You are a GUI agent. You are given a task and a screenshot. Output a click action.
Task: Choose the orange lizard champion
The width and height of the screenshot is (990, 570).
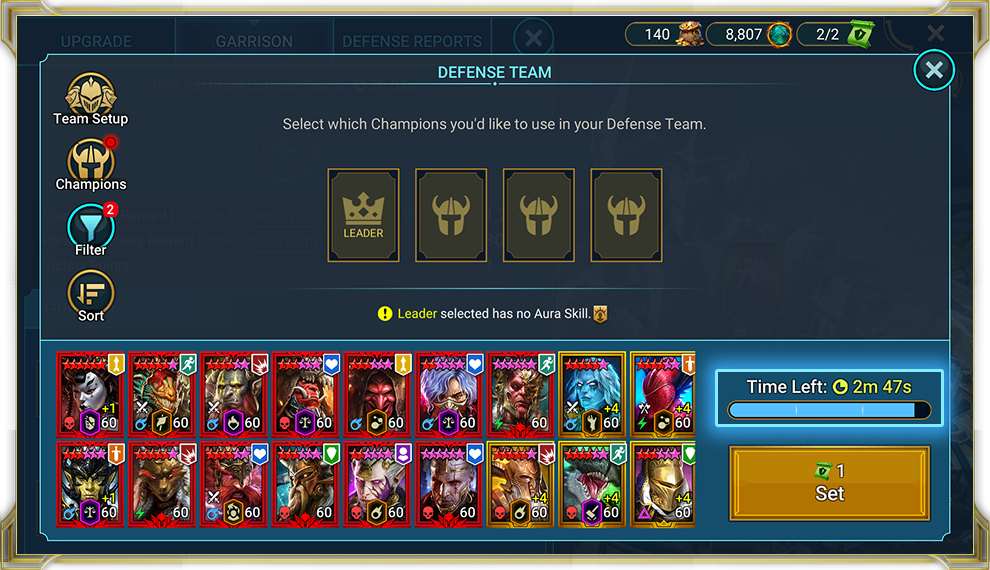pyautogui.click(x=163, y=393)
